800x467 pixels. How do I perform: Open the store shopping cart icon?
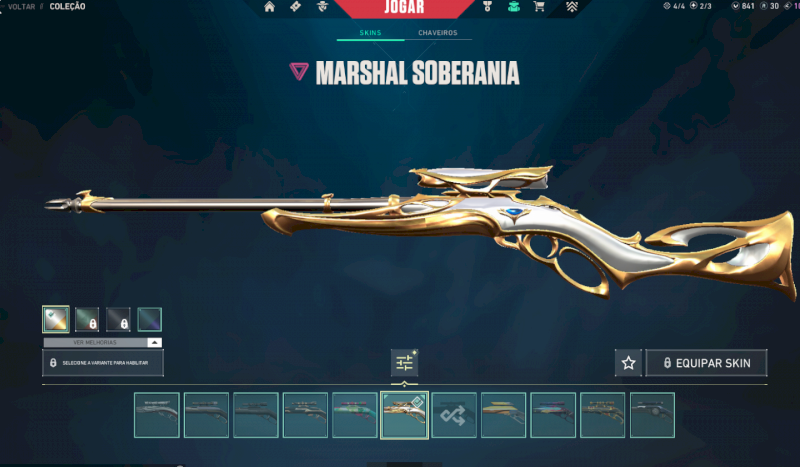(540, 7)
